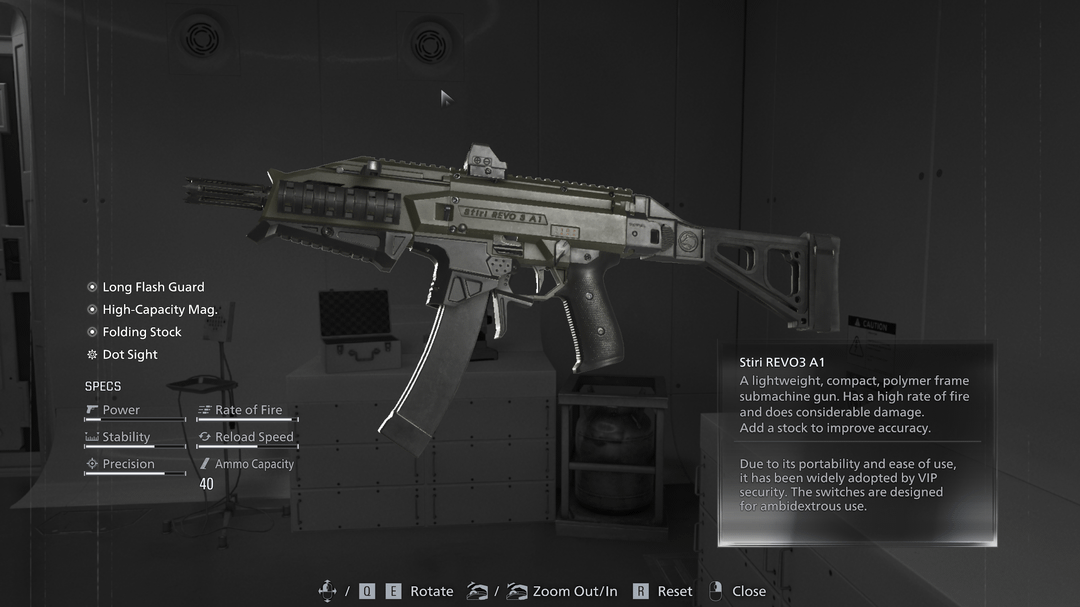Select the Dot Sight attachment entry

pyautogui.click(x=130, y=355)
